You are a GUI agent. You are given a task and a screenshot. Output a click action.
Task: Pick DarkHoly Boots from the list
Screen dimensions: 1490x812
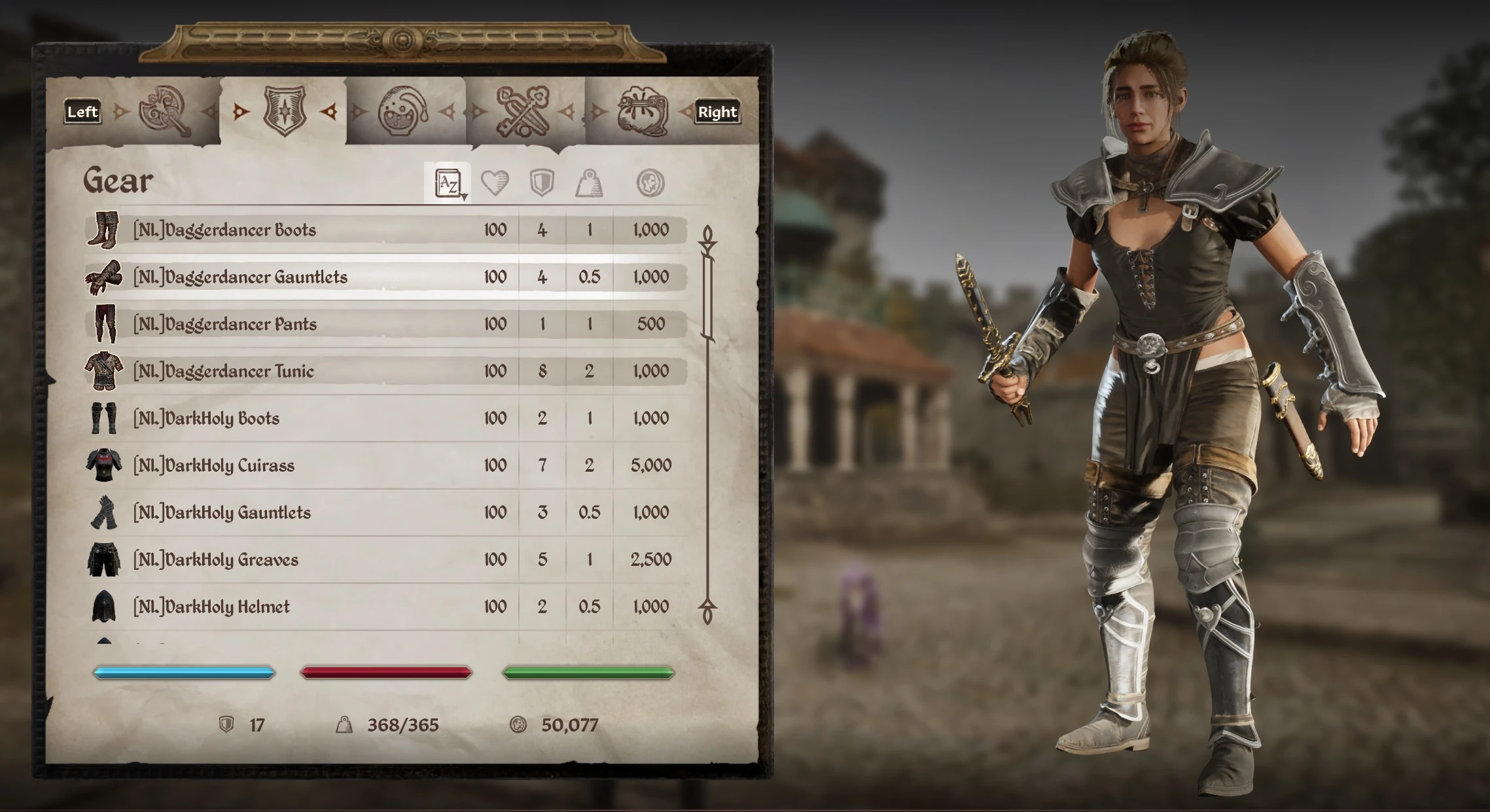(206, 419)
